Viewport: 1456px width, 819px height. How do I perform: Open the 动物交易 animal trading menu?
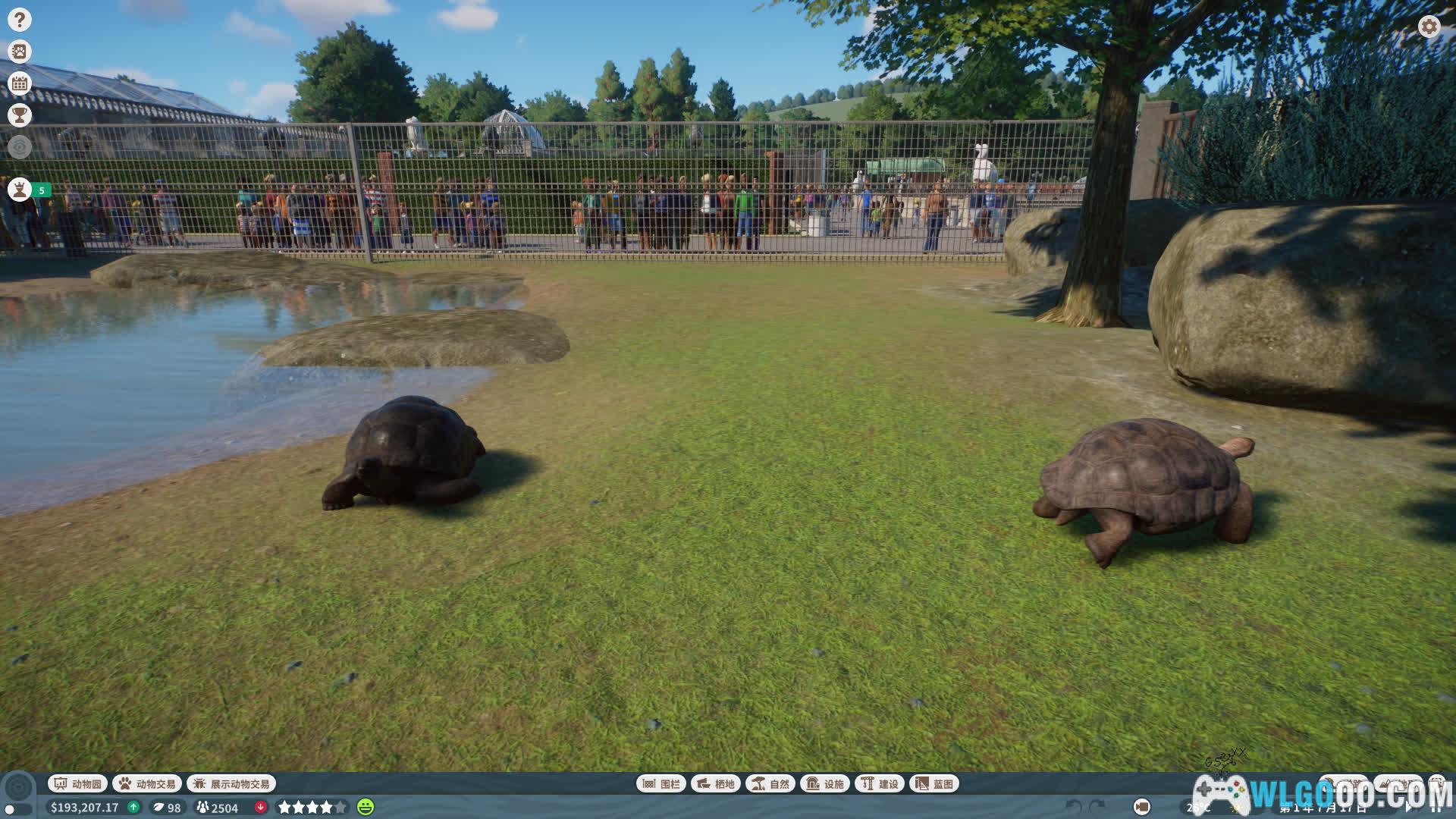point(147,783)
